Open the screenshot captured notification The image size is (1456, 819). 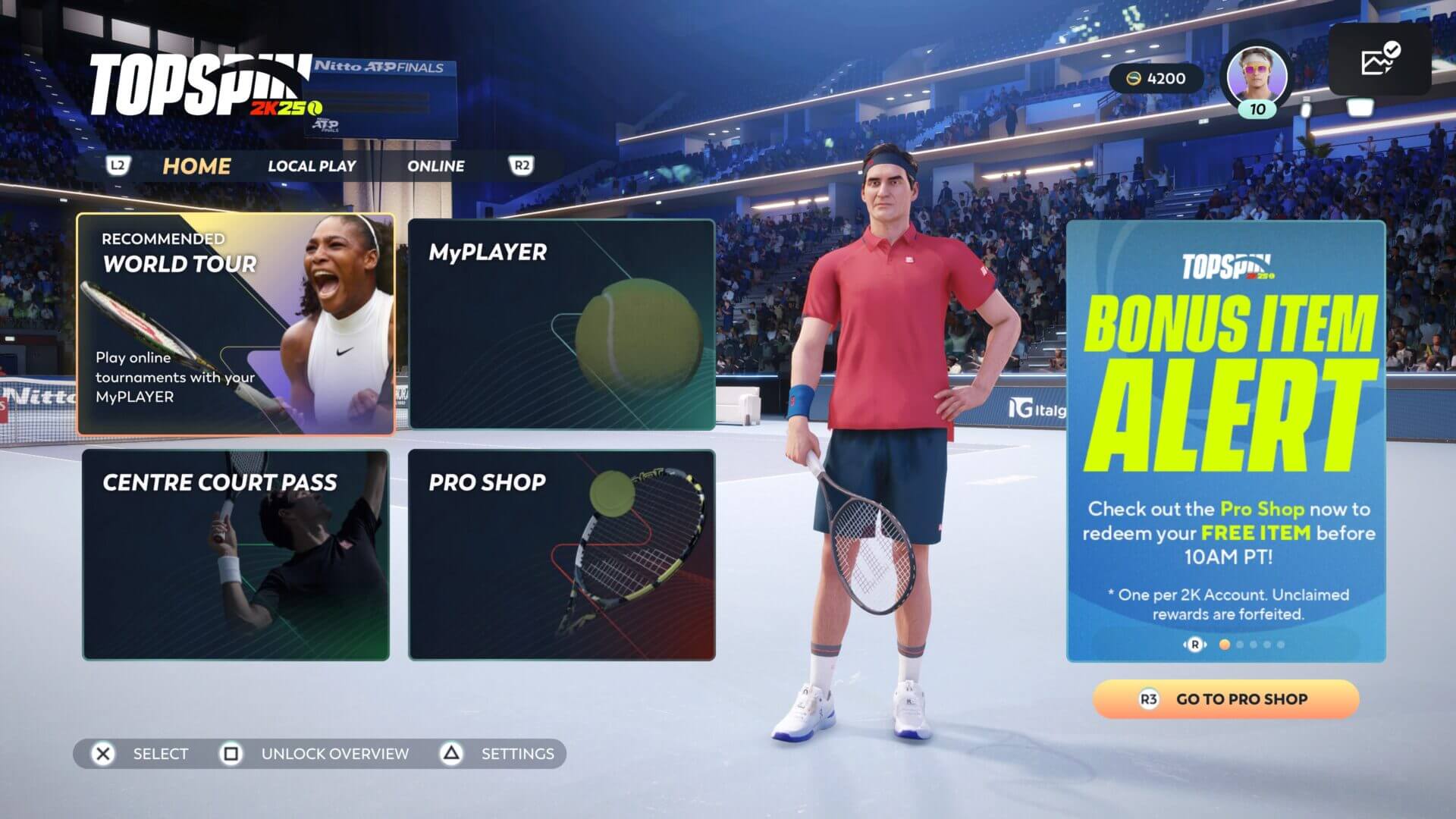[x=1379, y=60]
